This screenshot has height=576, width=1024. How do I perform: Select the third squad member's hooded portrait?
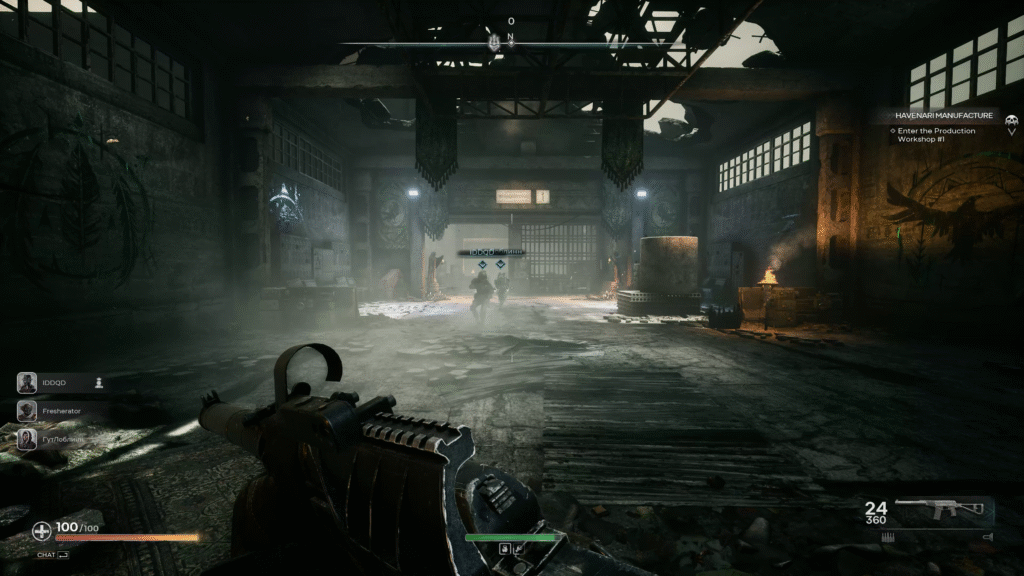[27, 439]
